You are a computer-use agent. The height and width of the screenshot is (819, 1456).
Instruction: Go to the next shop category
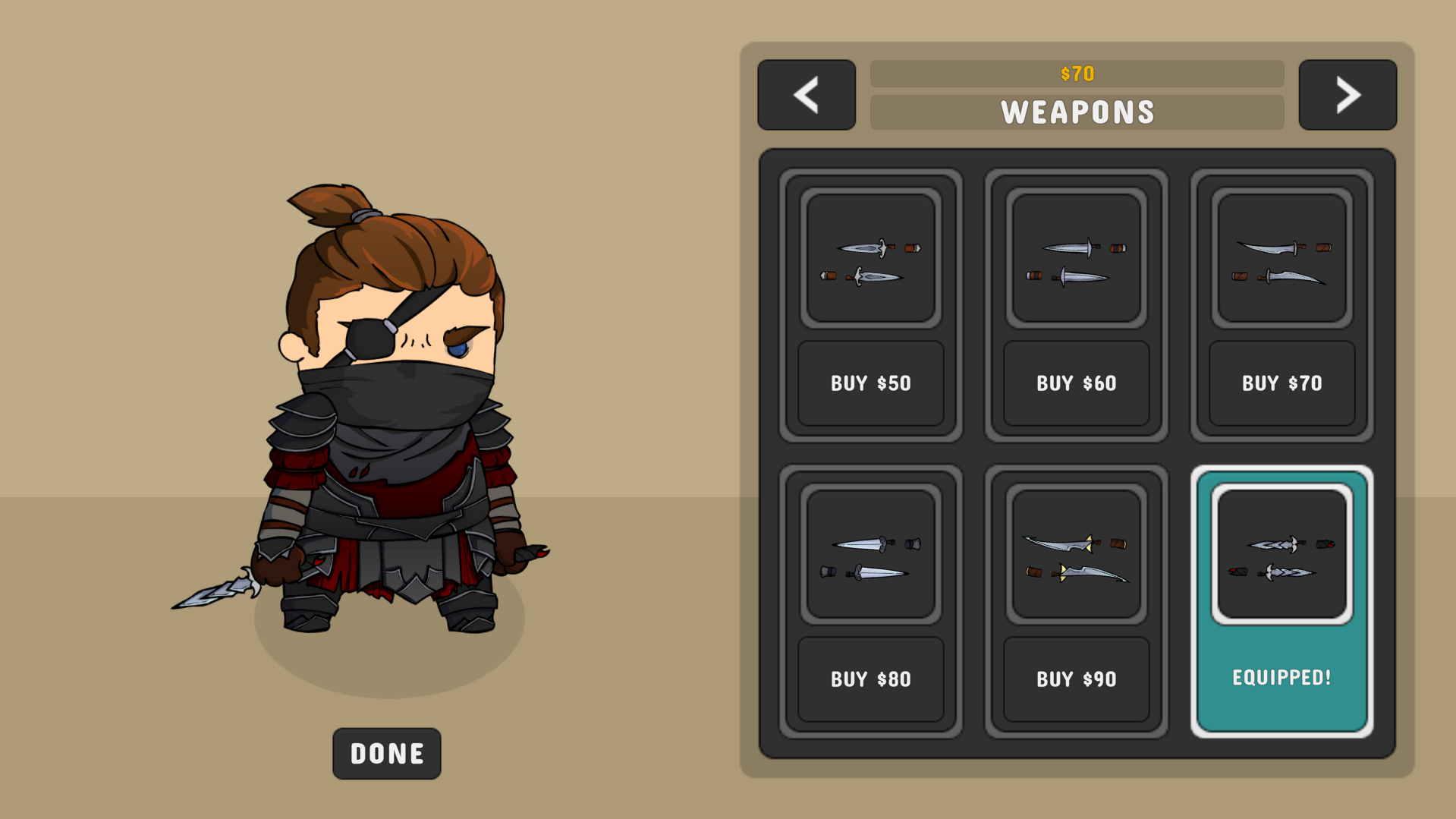(1347, 95)
